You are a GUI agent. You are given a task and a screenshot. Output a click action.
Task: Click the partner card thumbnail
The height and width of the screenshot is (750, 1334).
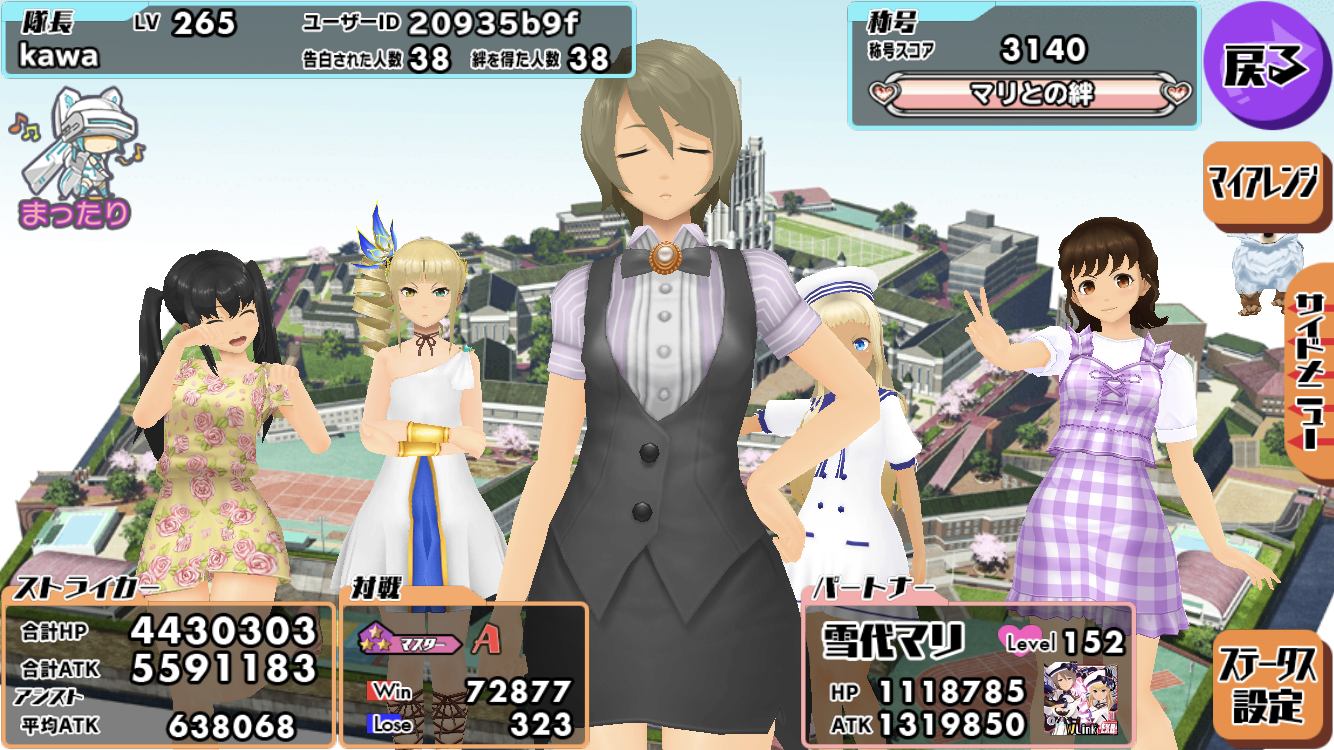1080,700
